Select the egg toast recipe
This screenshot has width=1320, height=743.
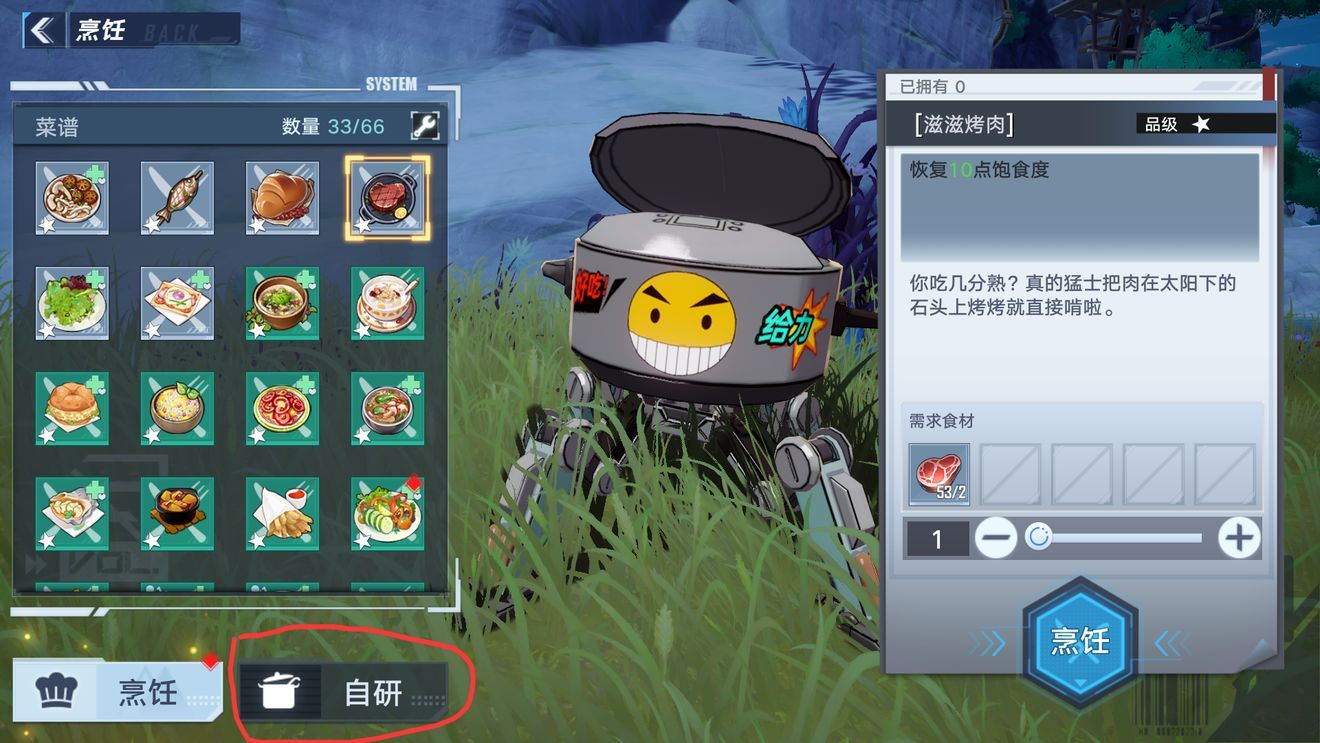177,303
